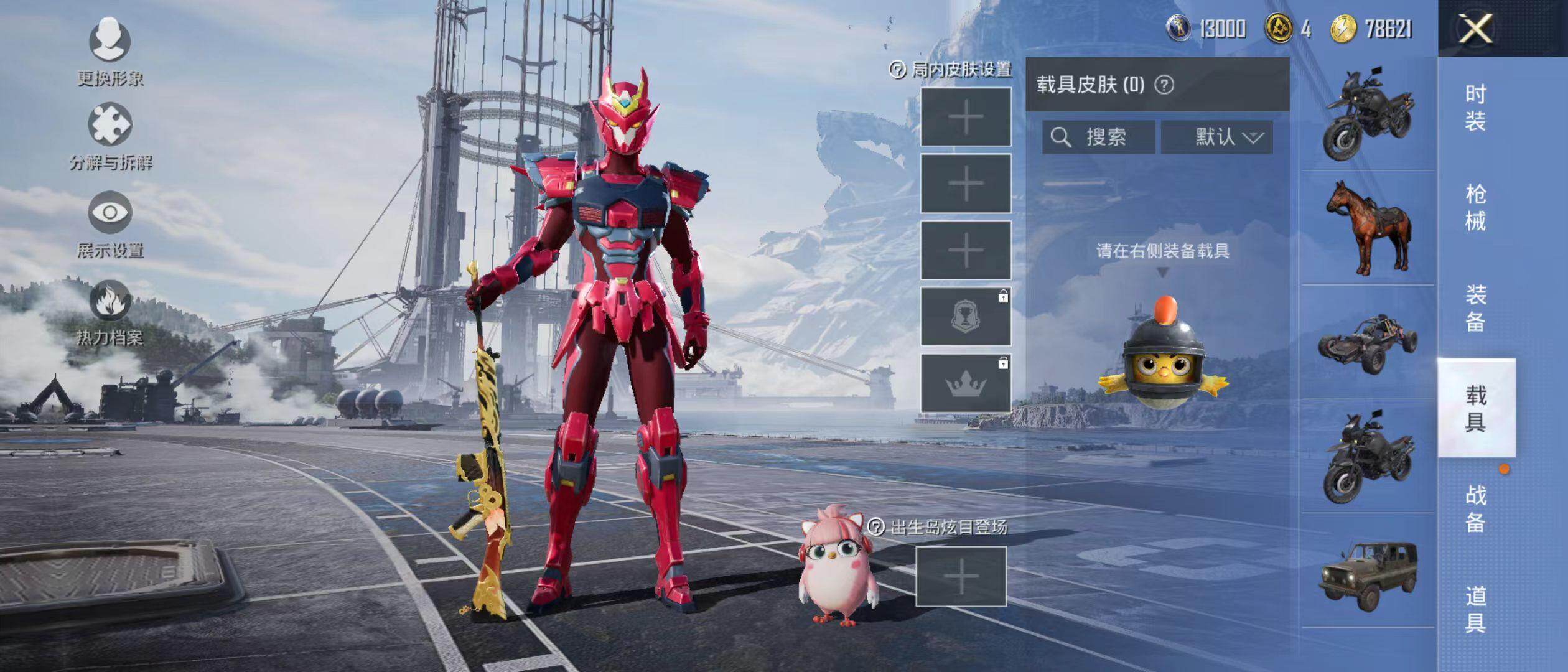Open the 默认 sort dropdown
Screen dimensions: 1568x672
(1217, 137)
